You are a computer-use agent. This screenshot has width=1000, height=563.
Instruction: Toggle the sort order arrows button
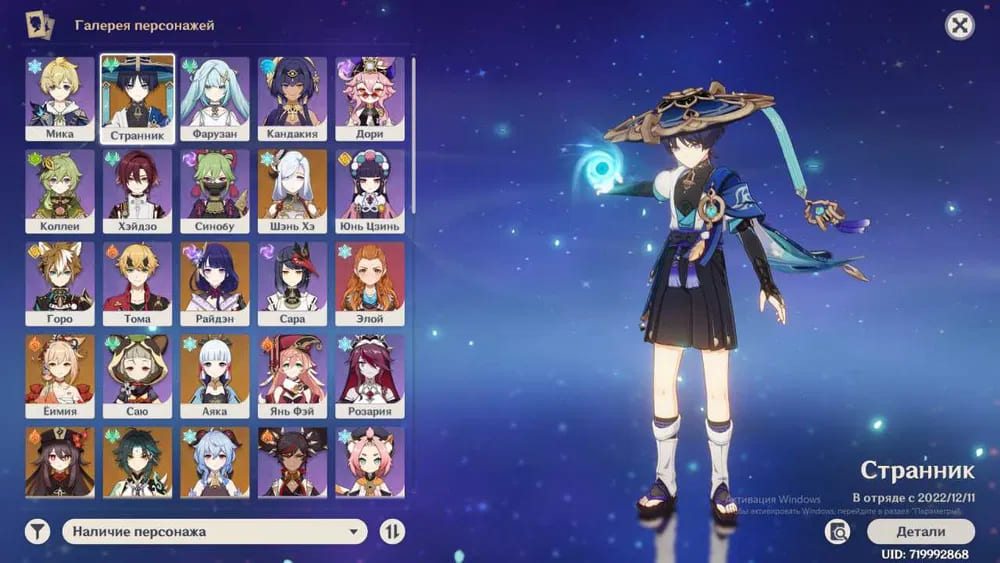point(392,532)
